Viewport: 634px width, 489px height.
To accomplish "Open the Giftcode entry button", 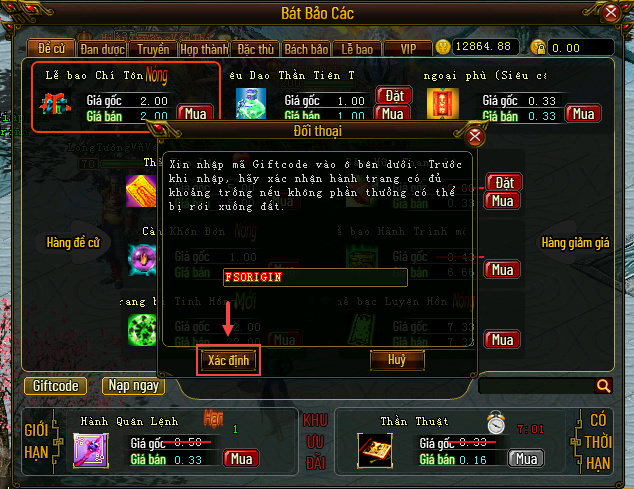I will pyautogui.click(x=55, y=385).
